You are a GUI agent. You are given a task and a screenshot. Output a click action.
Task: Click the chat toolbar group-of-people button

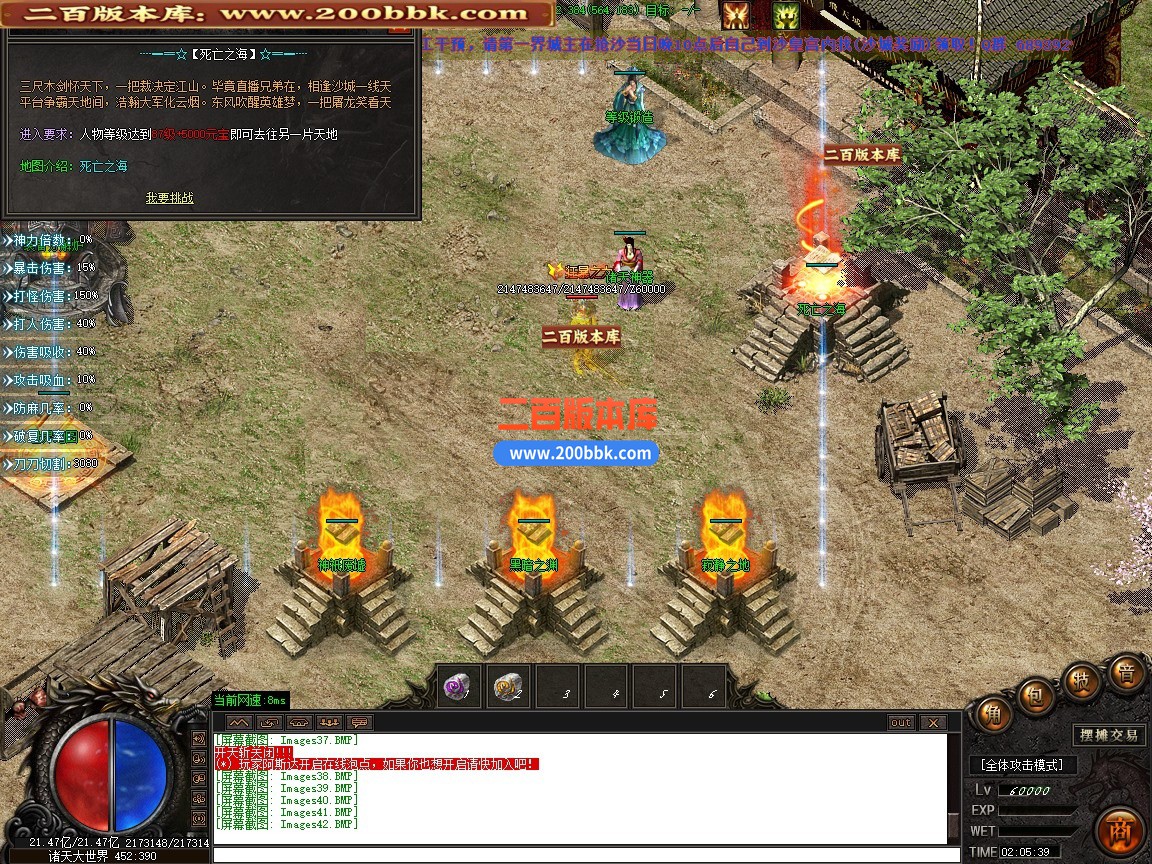[x=329, y=722]
